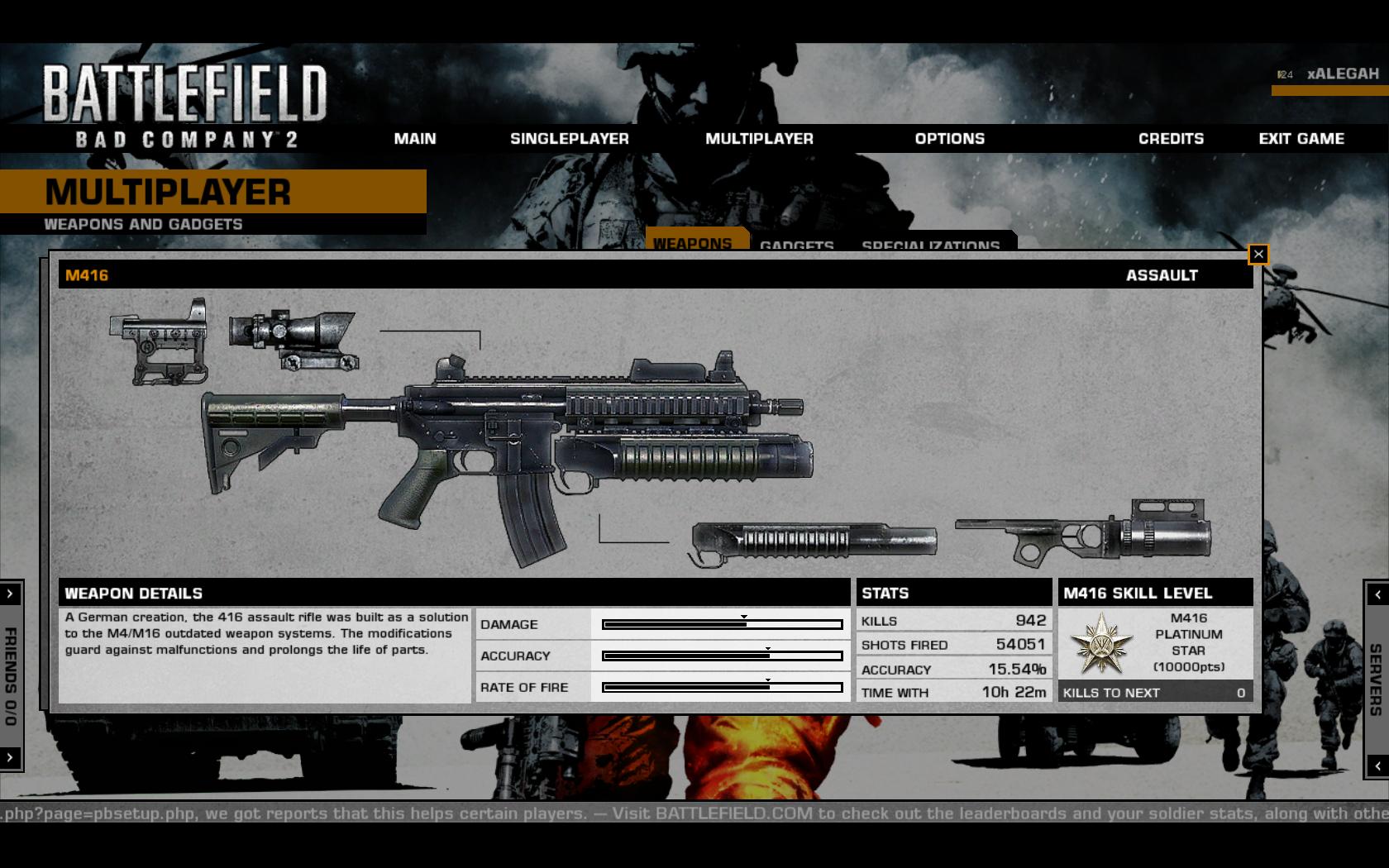Switch to the GADGETS tab
The image size is (1389, 868).
(796, 245)
